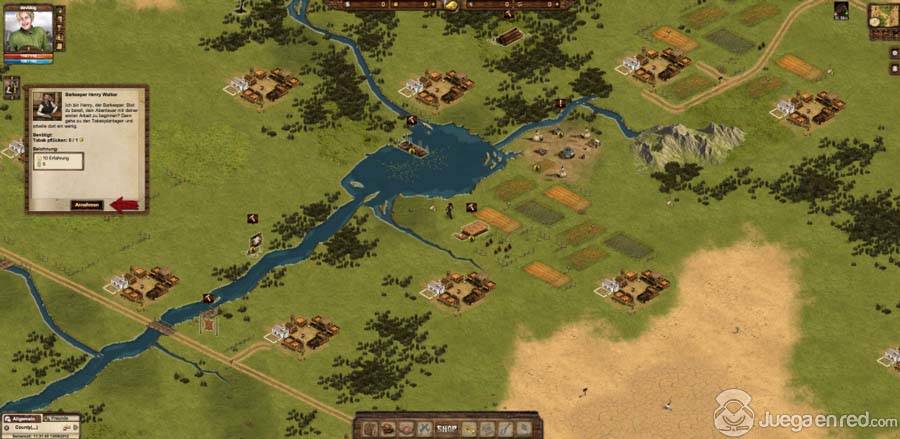Open the Shop from the bottom bar
Viewport: 900px width, 439px height.
tap(447, 430)
